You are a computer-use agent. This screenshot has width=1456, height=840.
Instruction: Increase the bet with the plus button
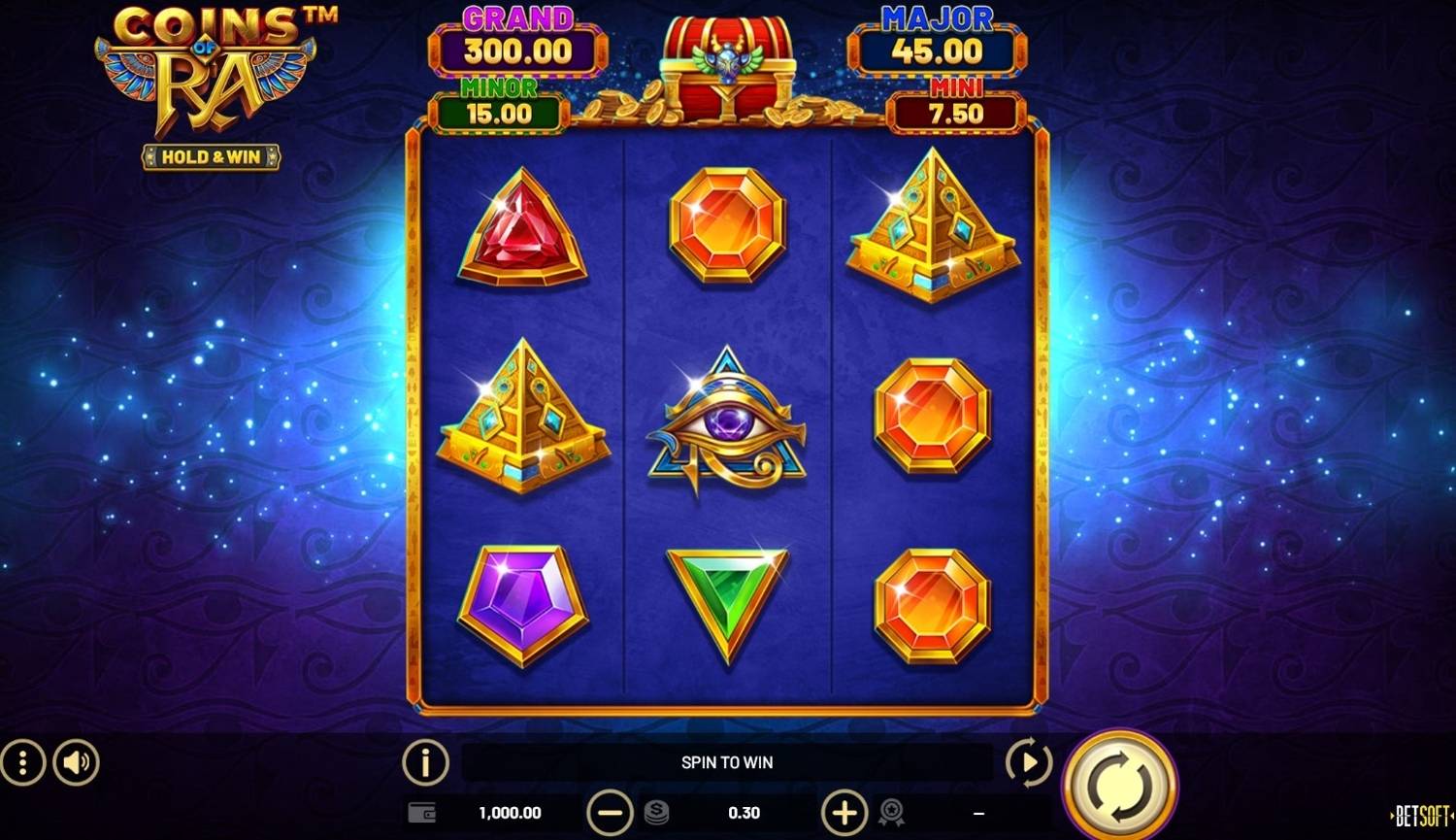click(844, 813)
